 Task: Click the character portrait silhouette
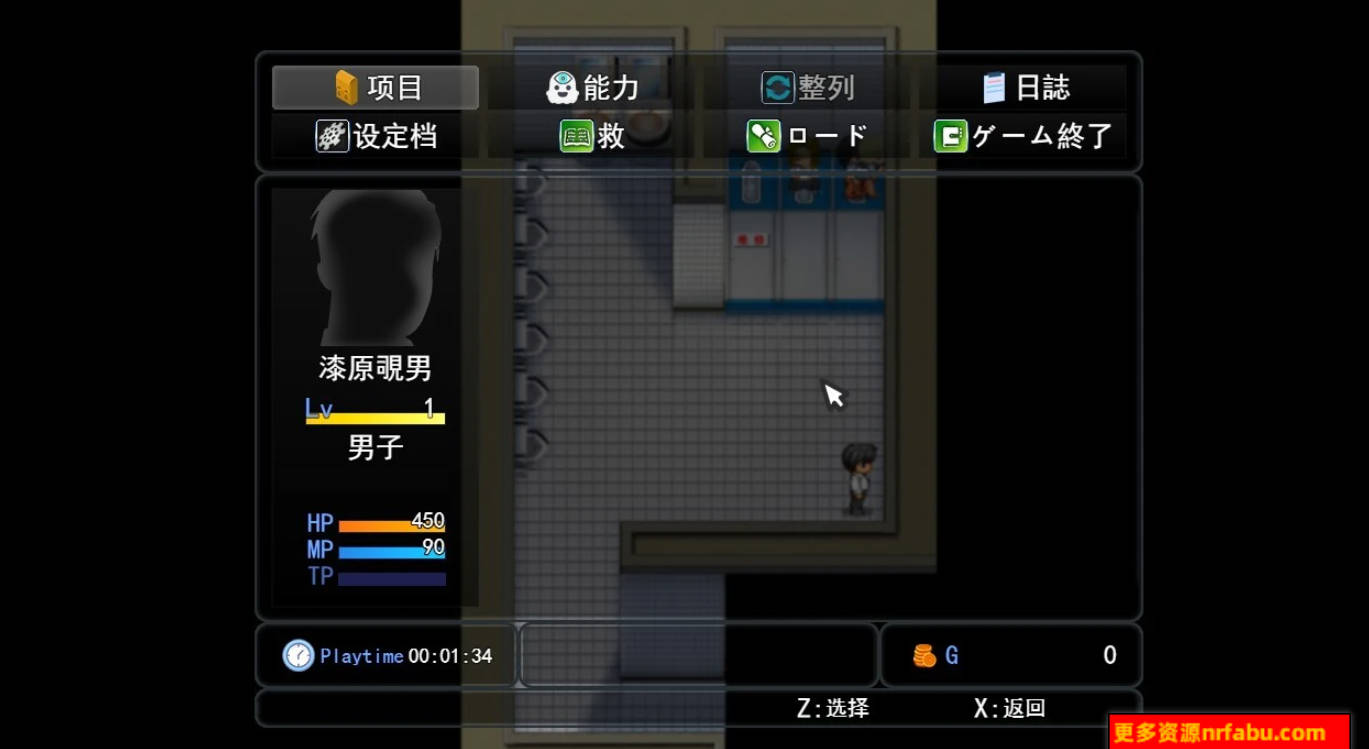374,265
